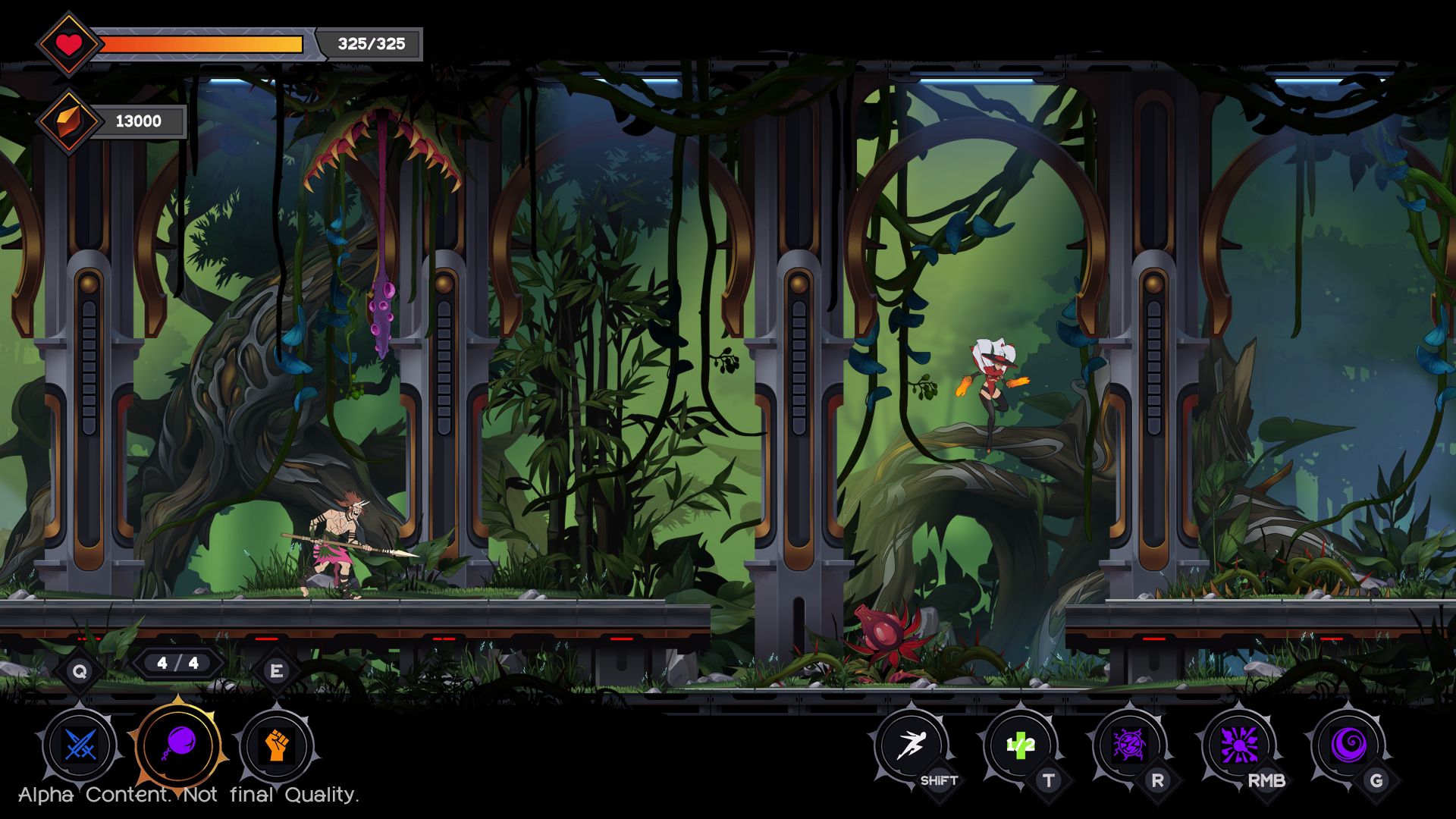Choose the purple orb flail icon
The height and width of the screenshot is (819, 1456).
(x=179, y=745)
